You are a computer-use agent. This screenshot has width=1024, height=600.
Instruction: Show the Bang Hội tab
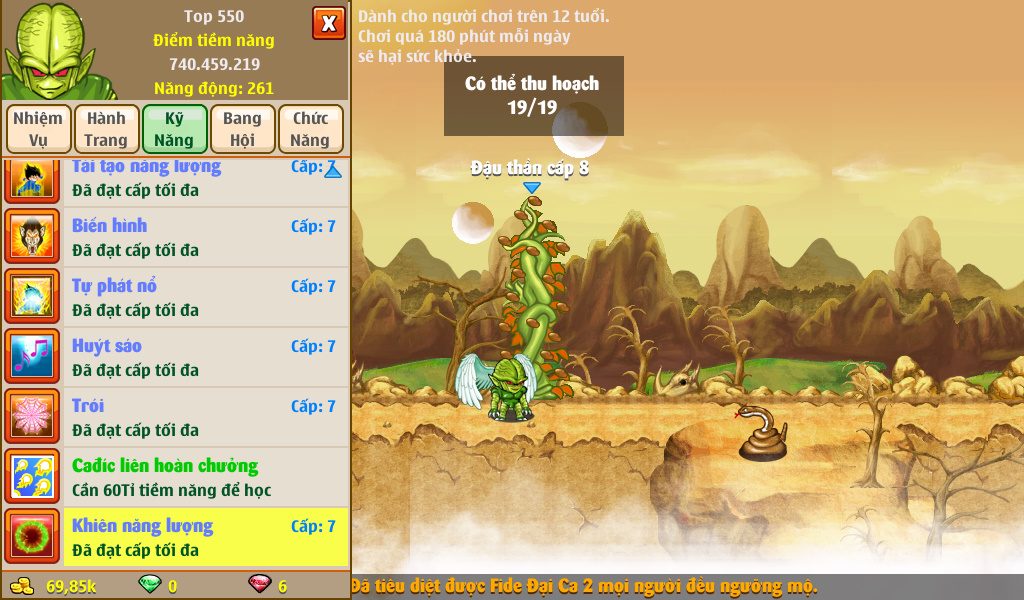coord(242,129)
